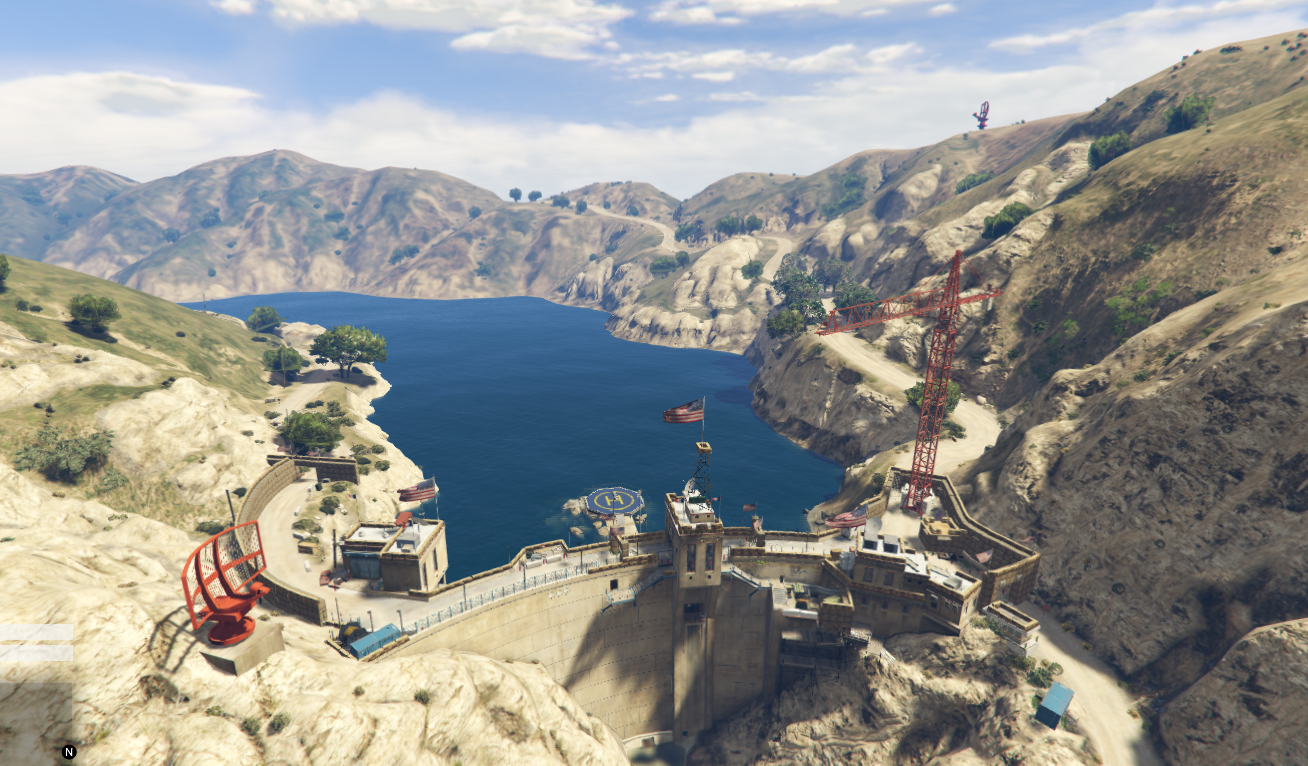The height and width of the screenshot is (766, 1308).
Task: Click the north compass marker
Action: (69, 752)
